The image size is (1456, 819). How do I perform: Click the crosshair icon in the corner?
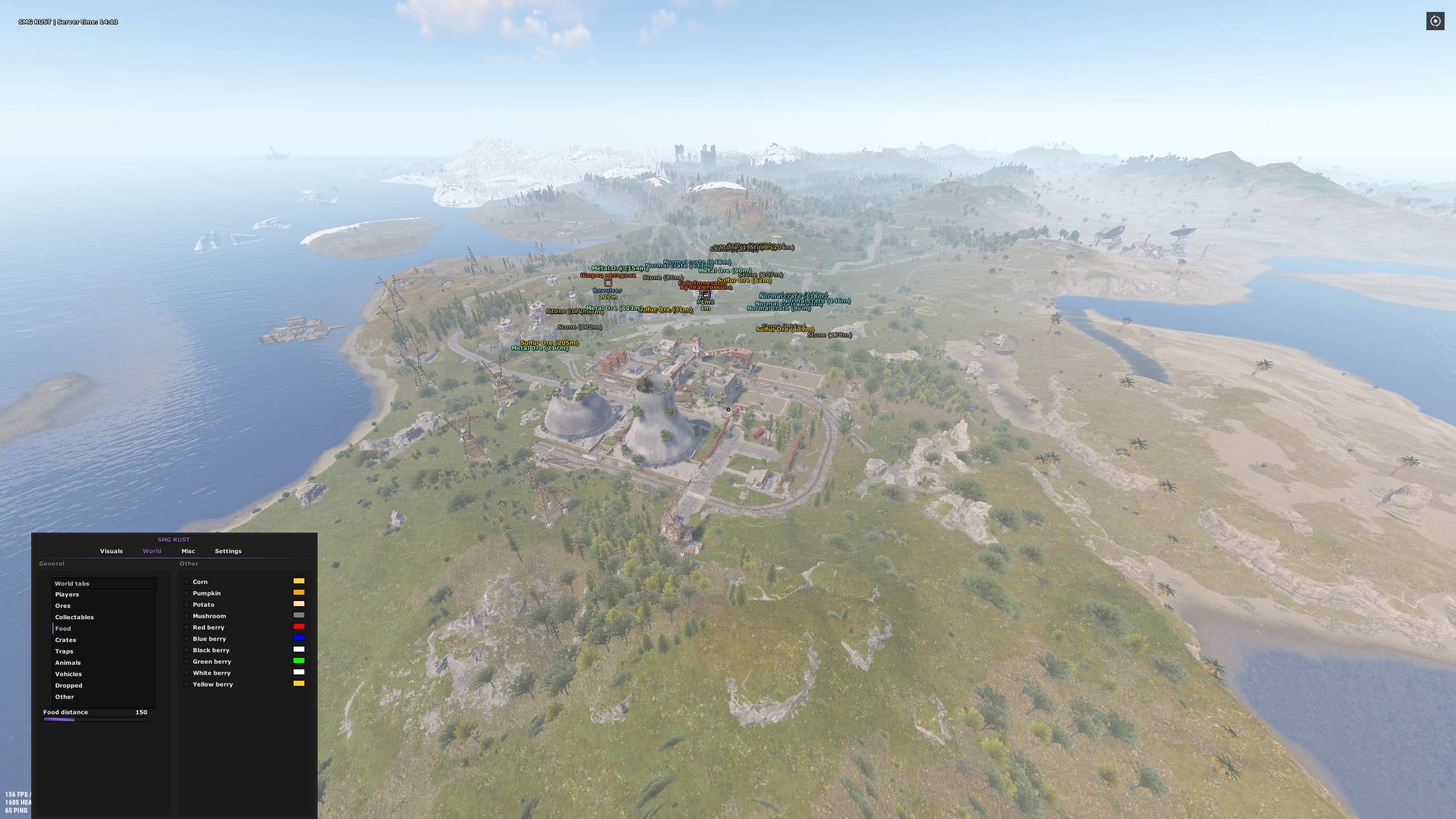point(1435,22)
